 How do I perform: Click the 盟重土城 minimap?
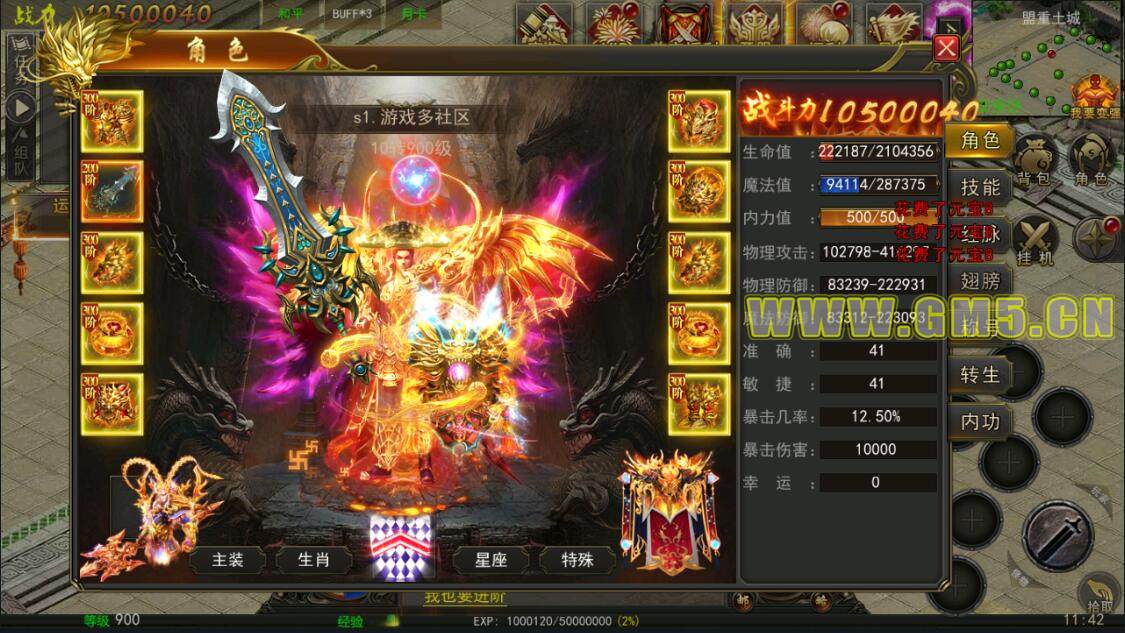click(1050, 60)
